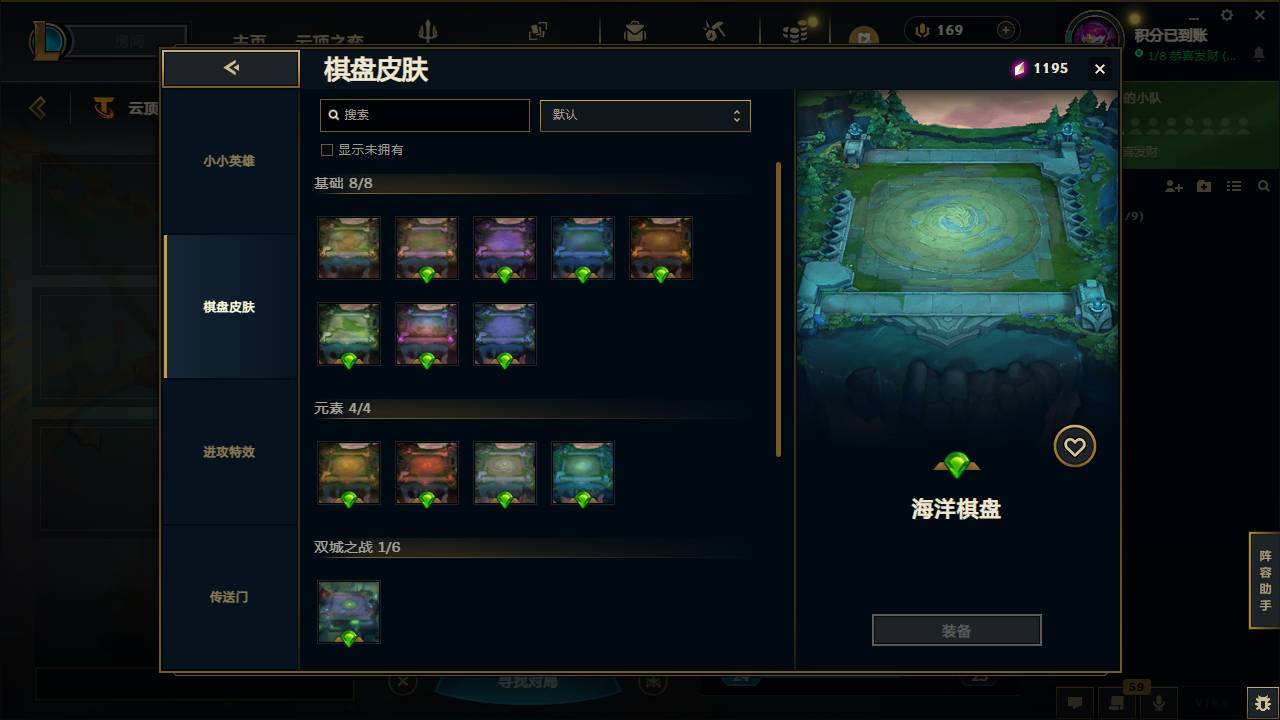Open the 默认 sorting dropdown

point(645,115)
